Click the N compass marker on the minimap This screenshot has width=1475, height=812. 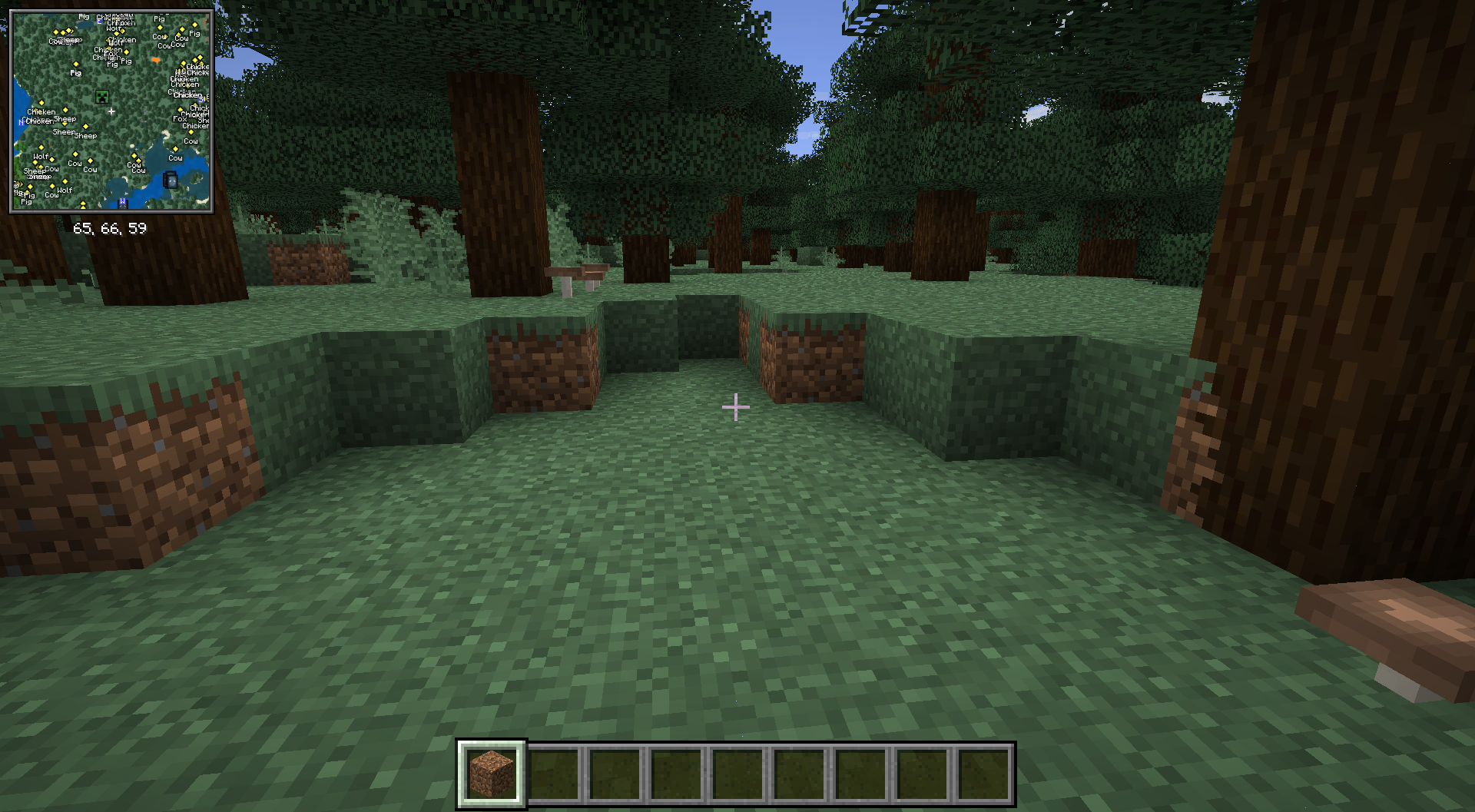point(21,122)
